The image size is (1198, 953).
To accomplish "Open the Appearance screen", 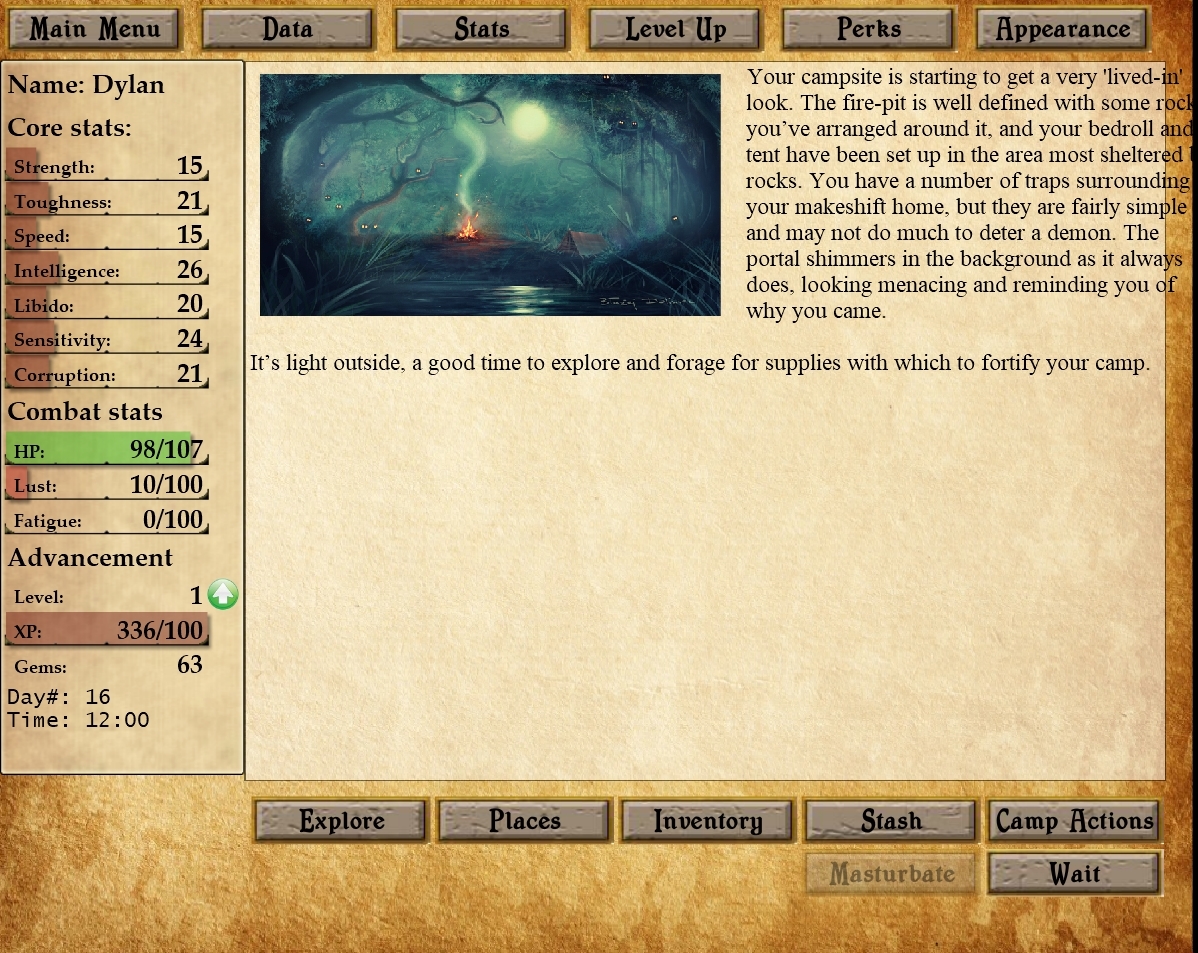I will pyautogui.click(x=1062, y=29).
